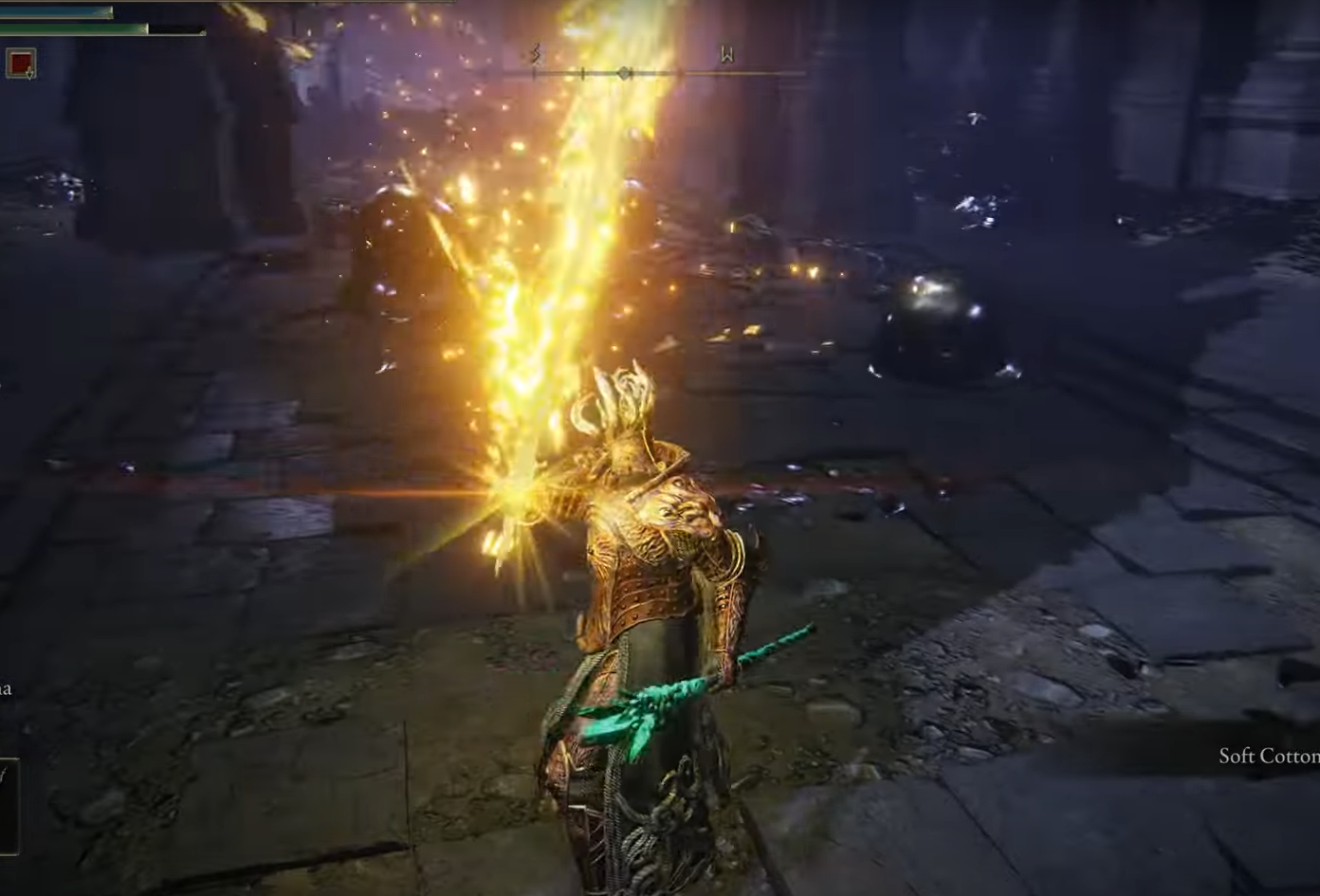Screen dimensions: 1320x896
Task: Click the red status effect icon
Action: tap(21, 64)
